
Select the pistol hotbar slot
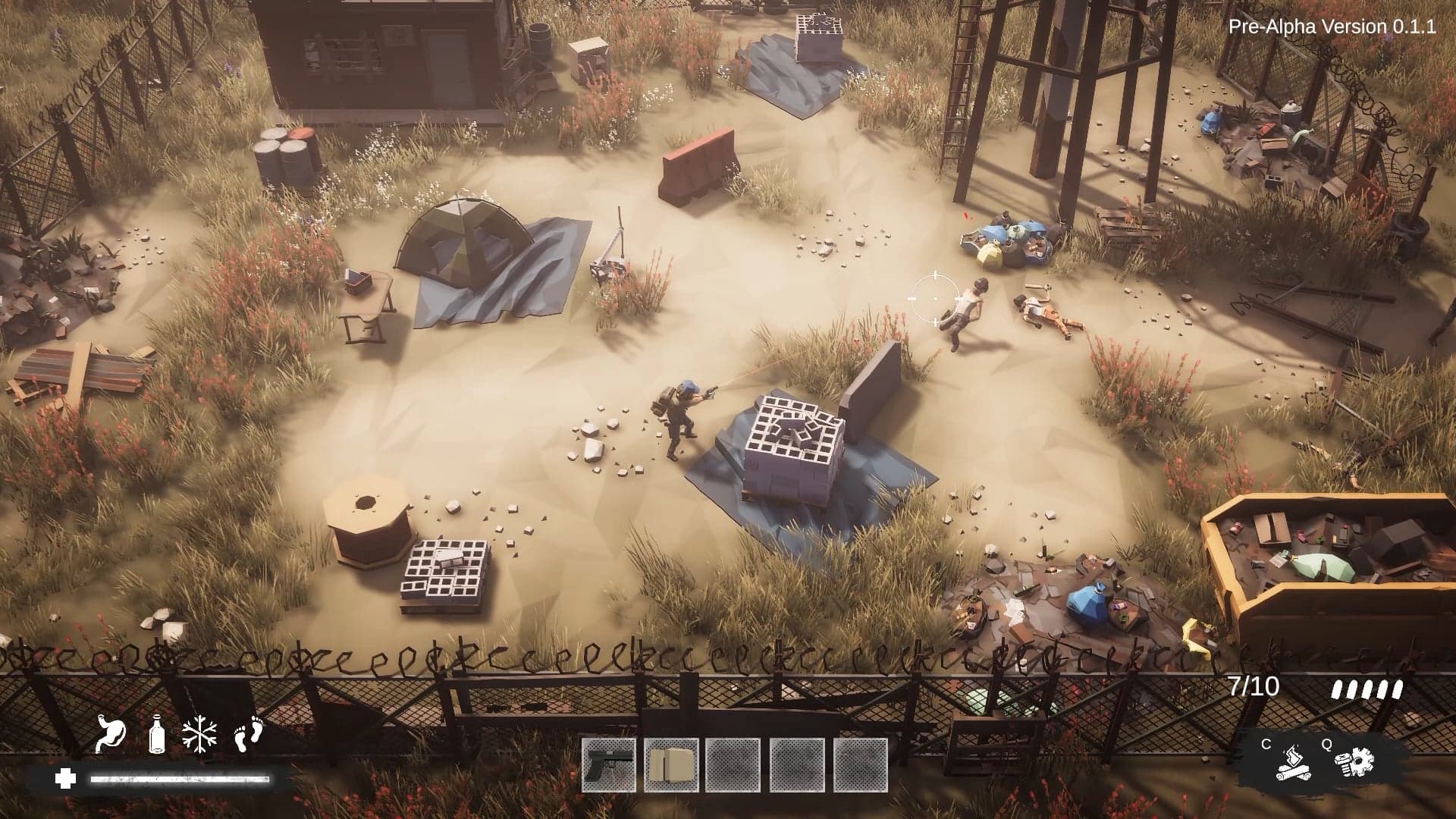click(x=608, y=764)
